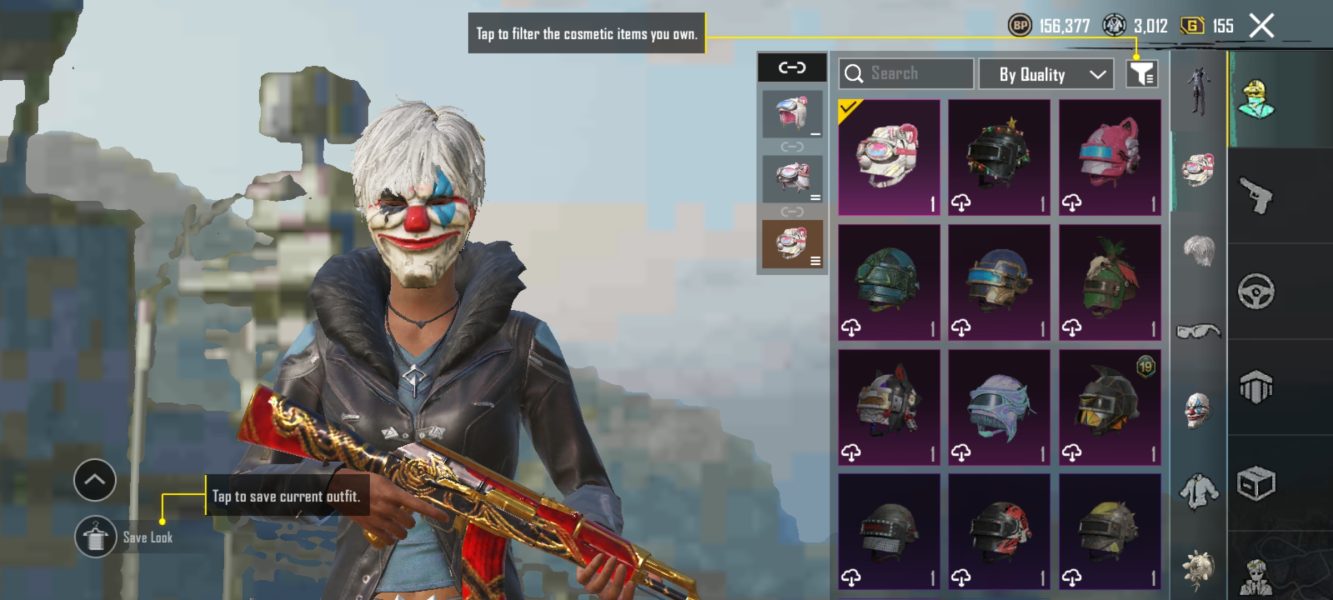This screenshot has width=1333, height=600.
Task: Choose the Christmas tree helmet skin
Action: pos(999,157)
